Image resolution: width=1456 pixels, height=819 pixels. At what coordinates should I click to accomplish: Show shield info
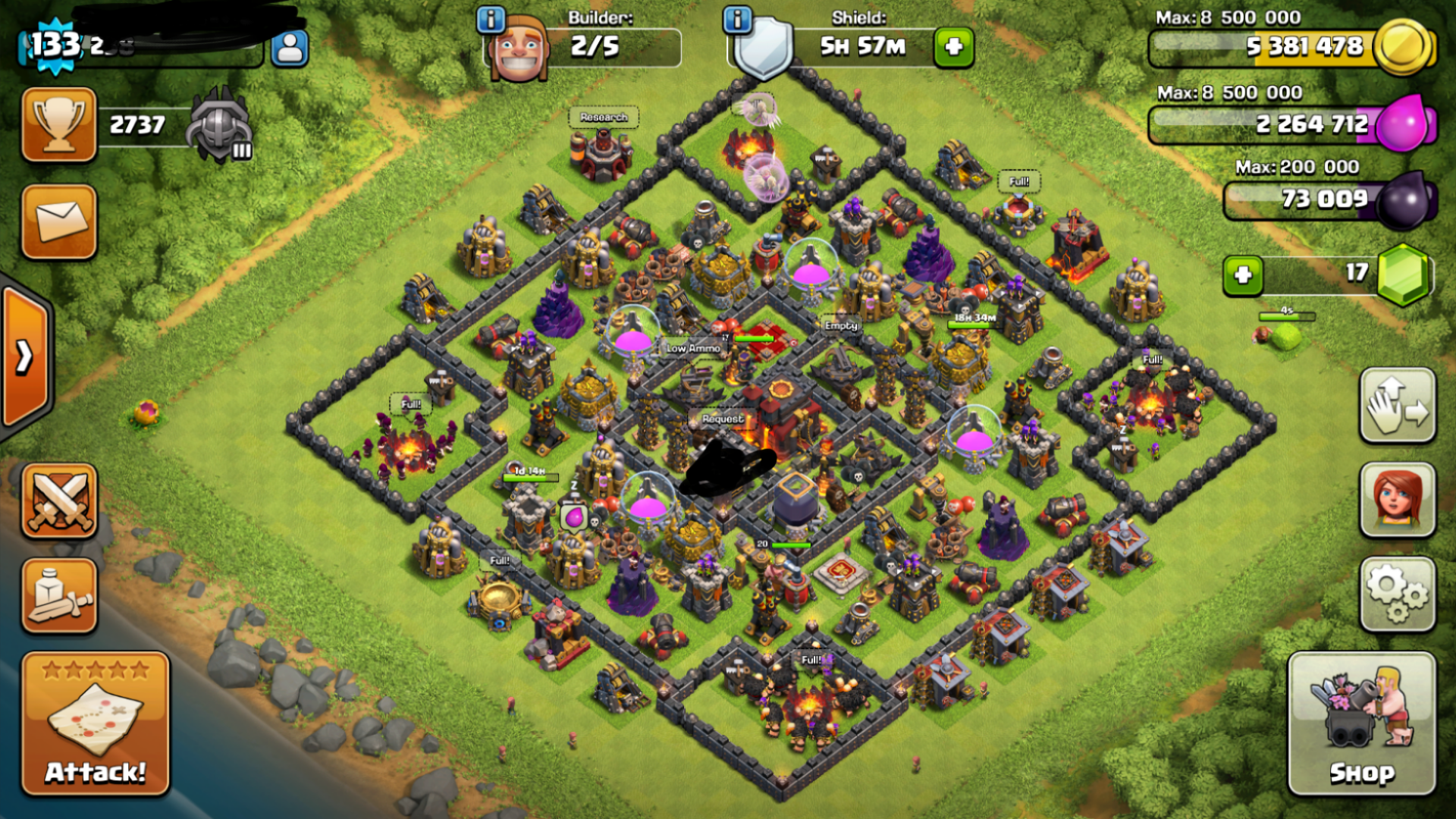(737, 20)
